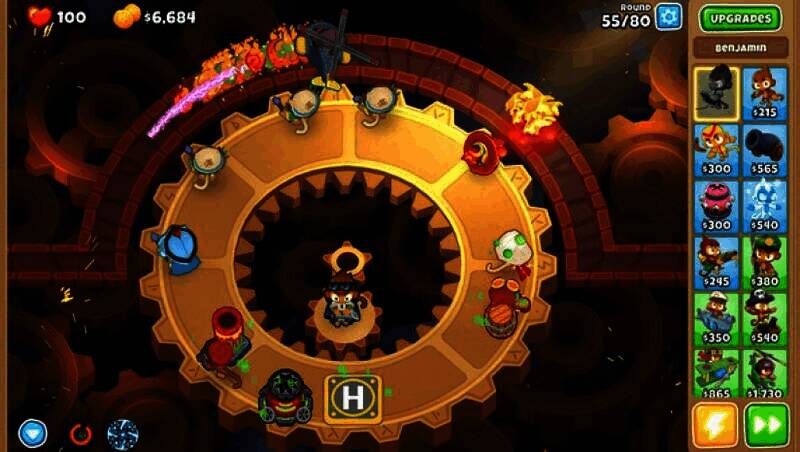Open the lightning bolt powers menu
Viewport: 800px width, 452px height.
716,425
